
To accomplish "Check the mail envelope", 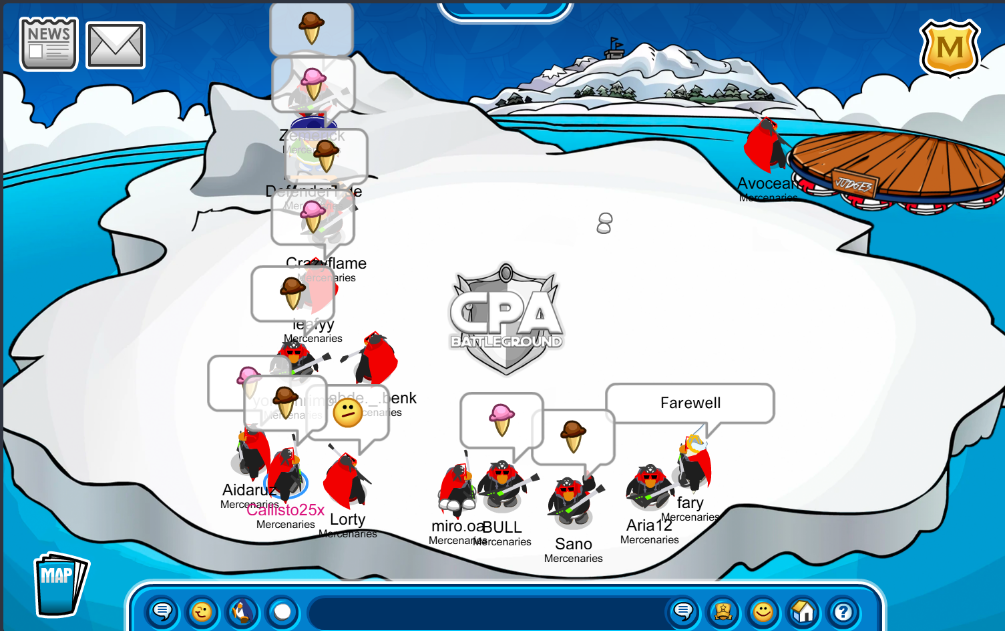I will coord(115,45).
